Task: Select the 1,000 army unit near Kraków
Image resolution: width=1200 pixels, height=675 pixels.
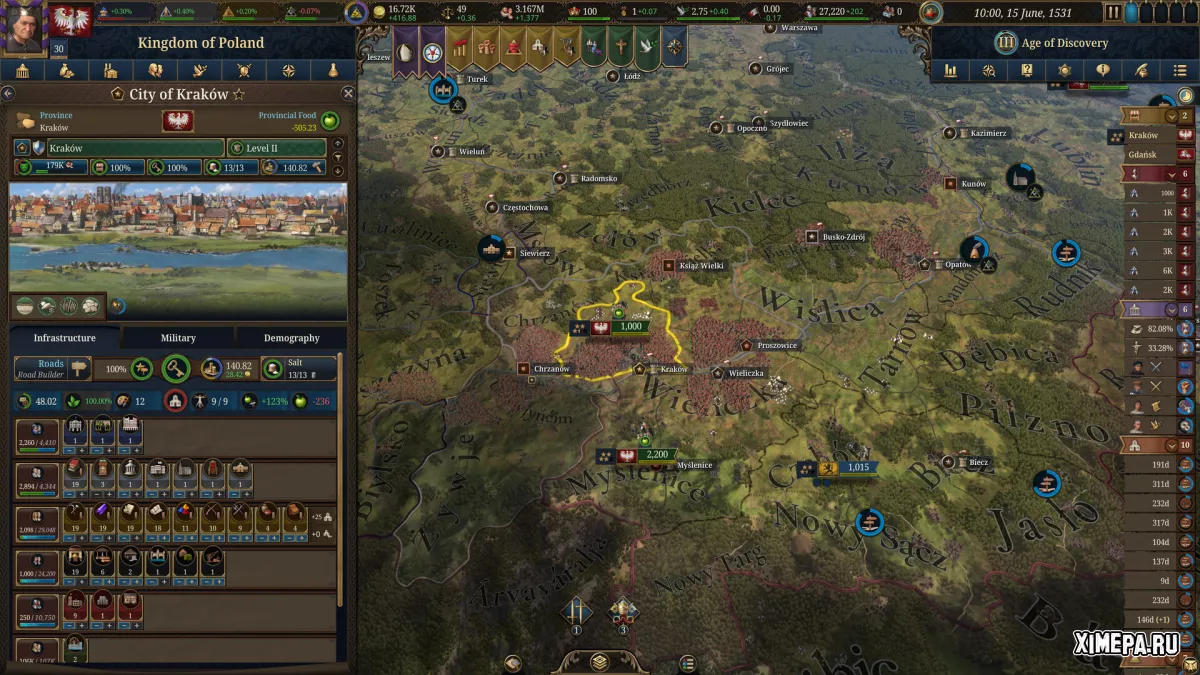Action: coord(629,327)
